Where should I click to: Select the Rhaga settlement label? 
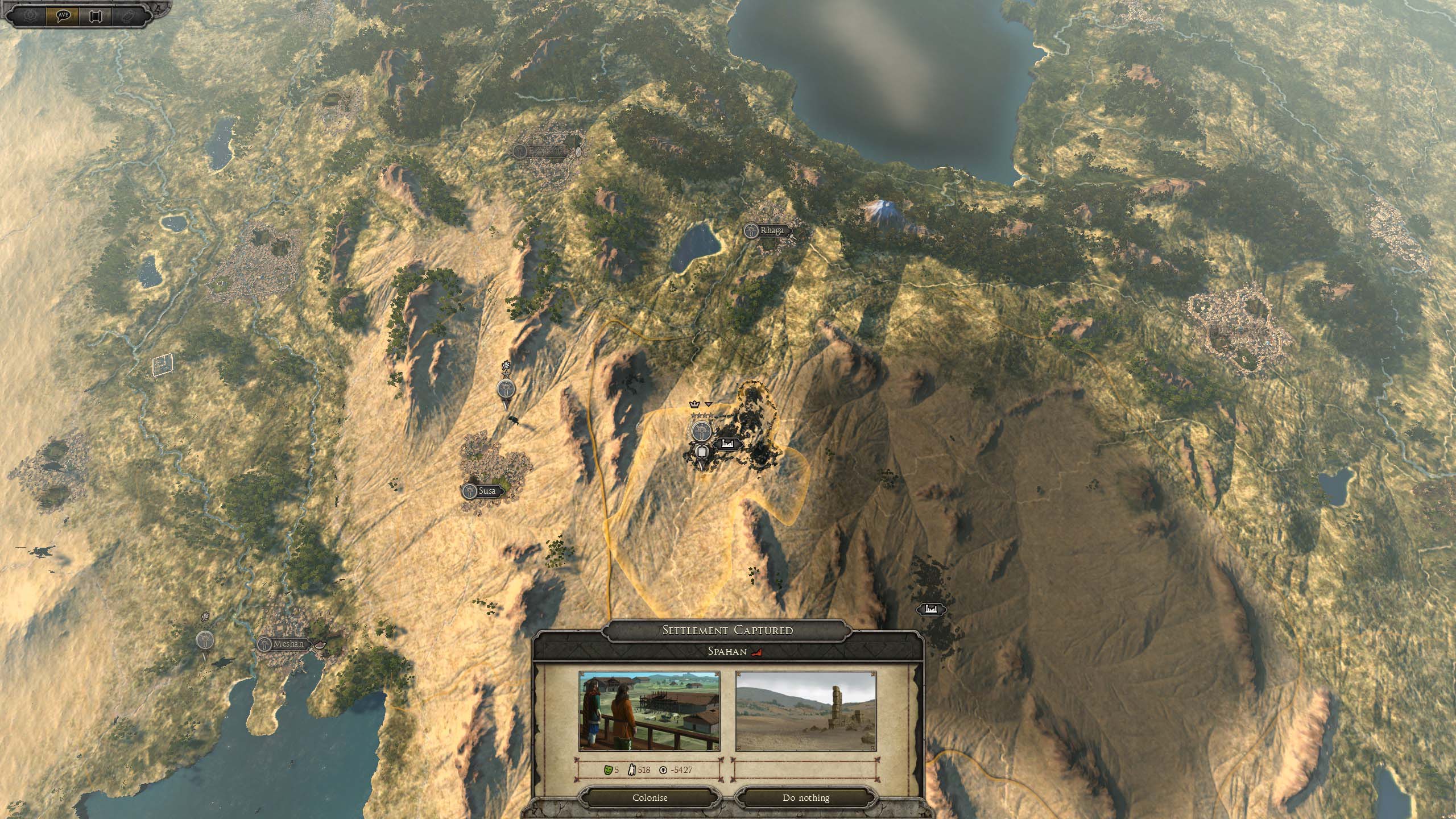[x=767, y=230]
